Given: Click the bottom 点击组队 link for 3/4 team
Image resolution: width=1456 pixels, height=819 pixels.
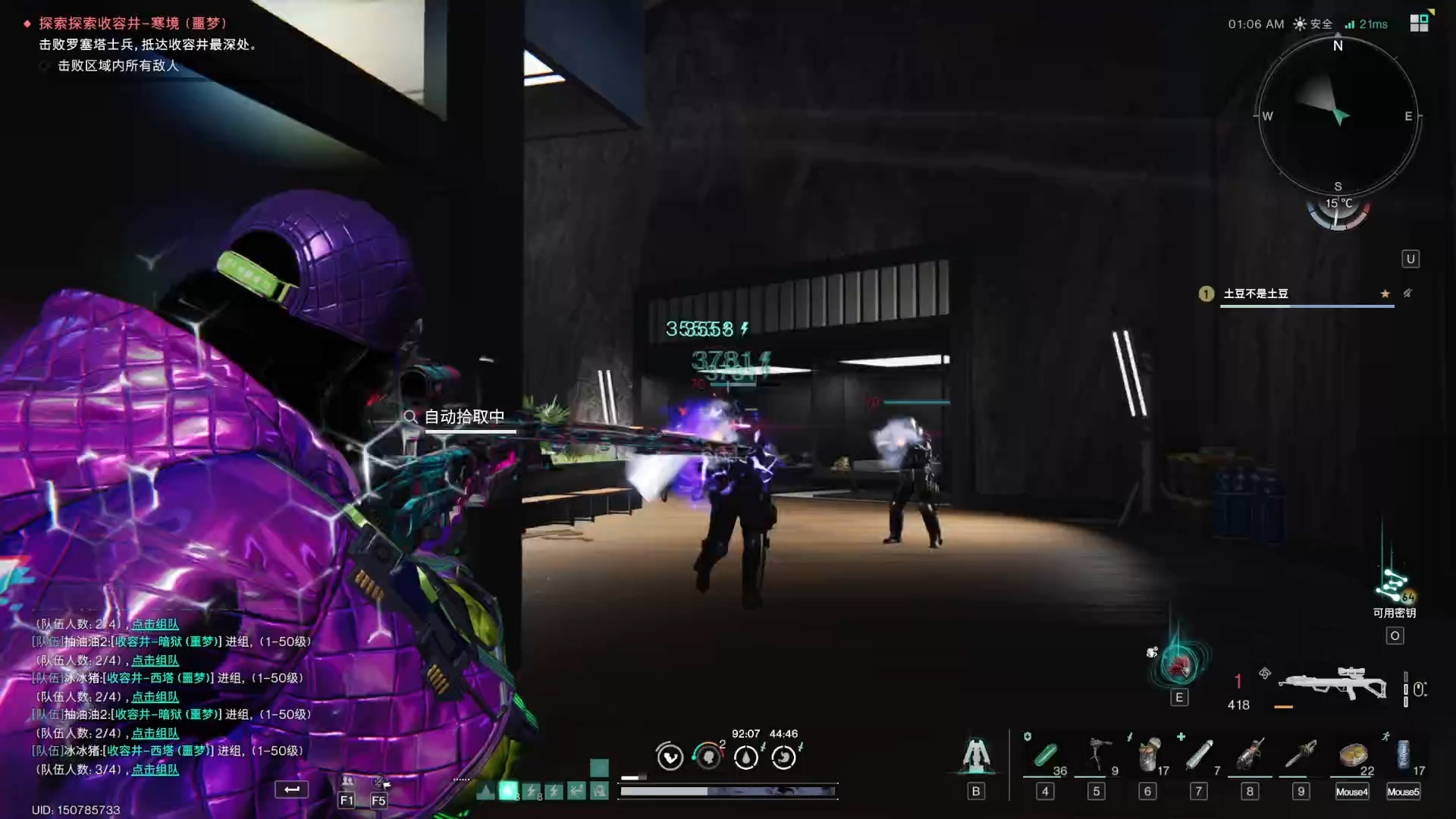Looking at the screenshot, I should 155,770.
